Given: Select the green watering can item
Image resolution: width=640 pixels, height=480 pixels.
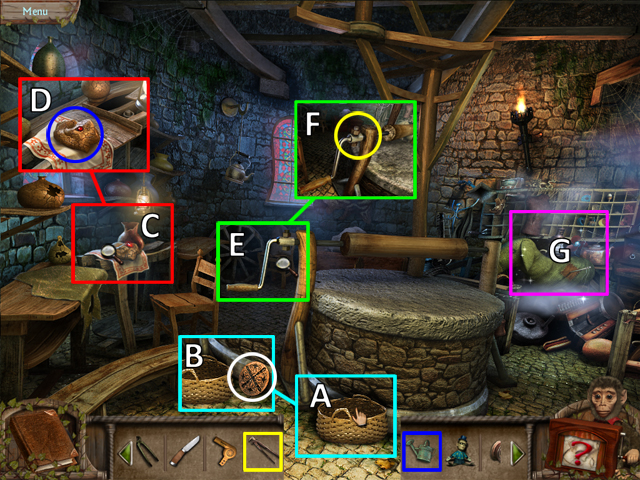Looking at the screenshot, I should coord(421,450).
